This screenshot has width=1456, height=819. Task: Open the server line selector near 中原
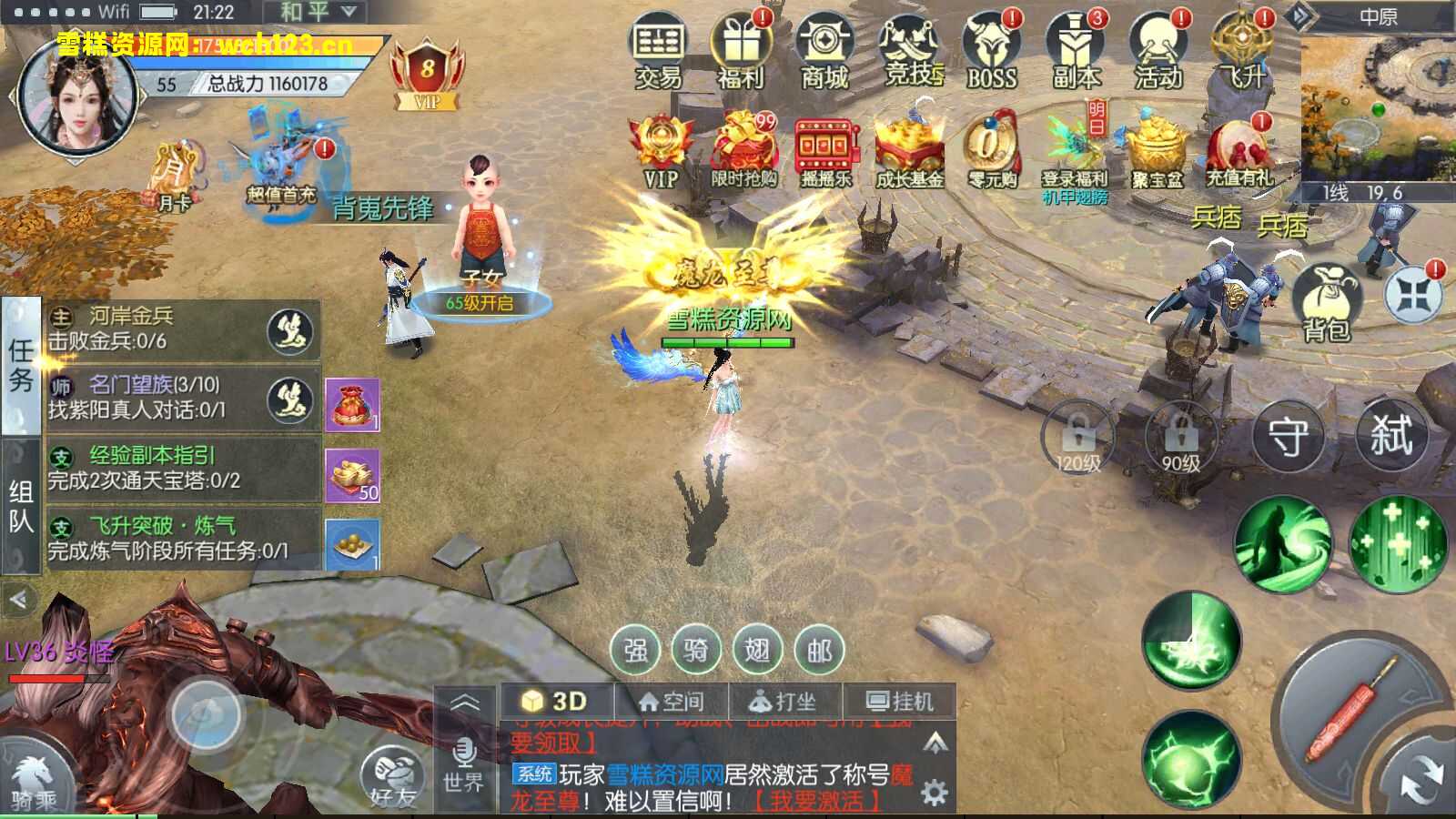point(1334,192)
